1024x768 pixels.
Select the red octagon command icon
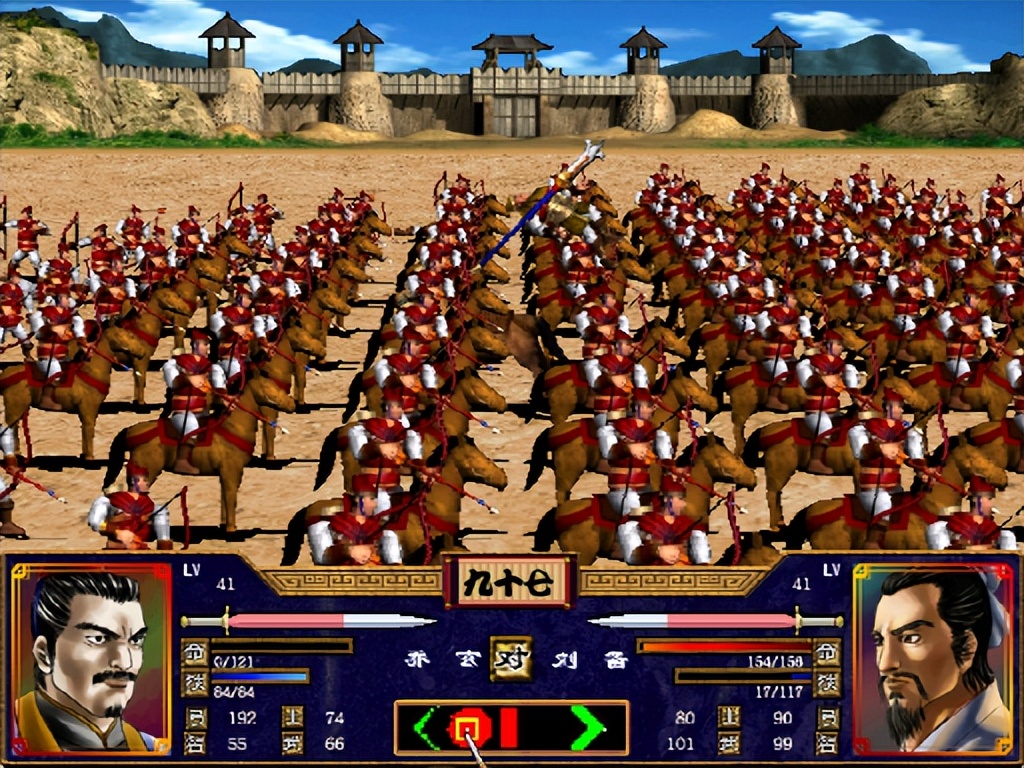466,727
